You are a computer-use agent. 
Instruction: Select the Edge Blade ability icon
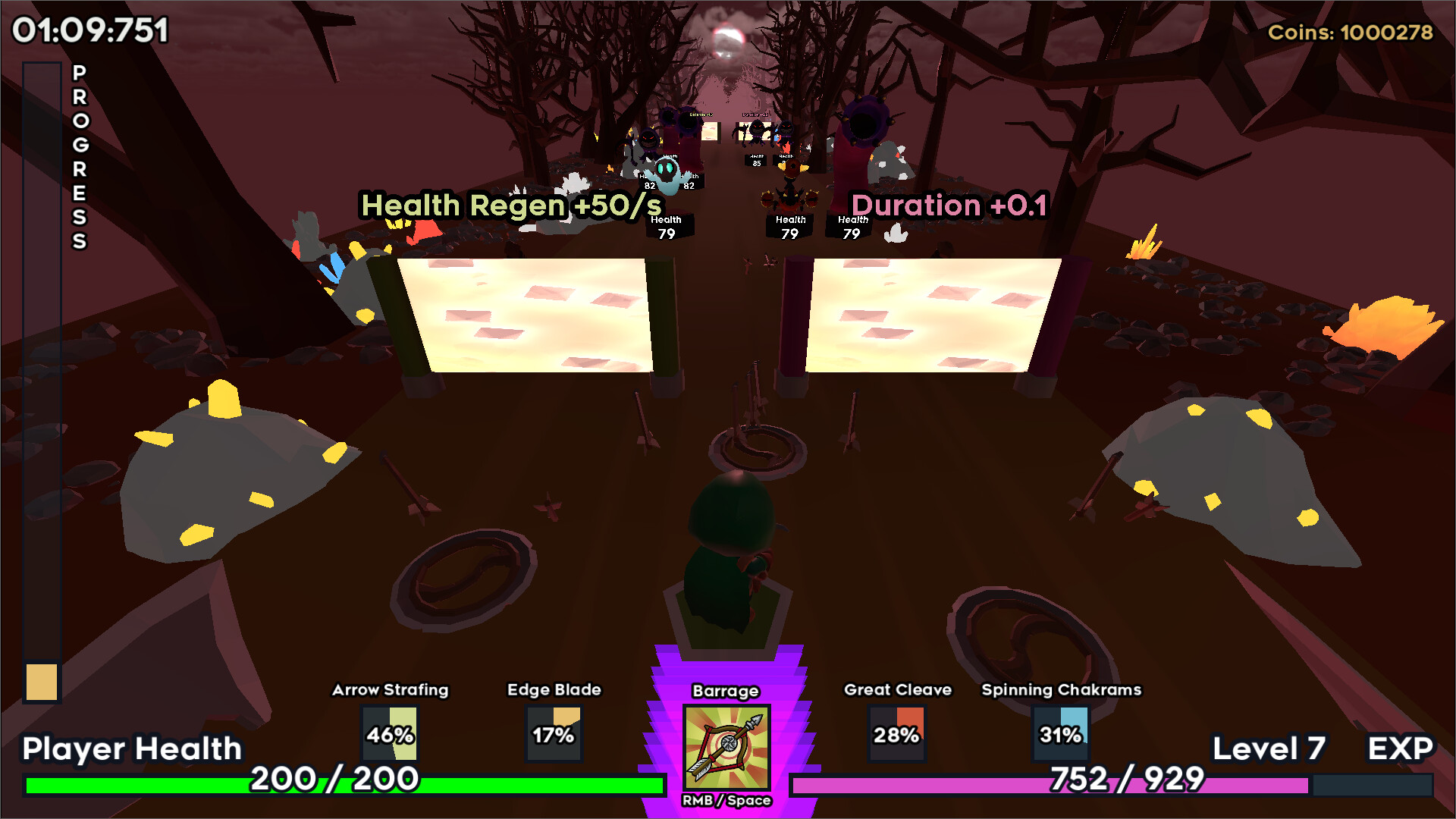pos(554,733)
